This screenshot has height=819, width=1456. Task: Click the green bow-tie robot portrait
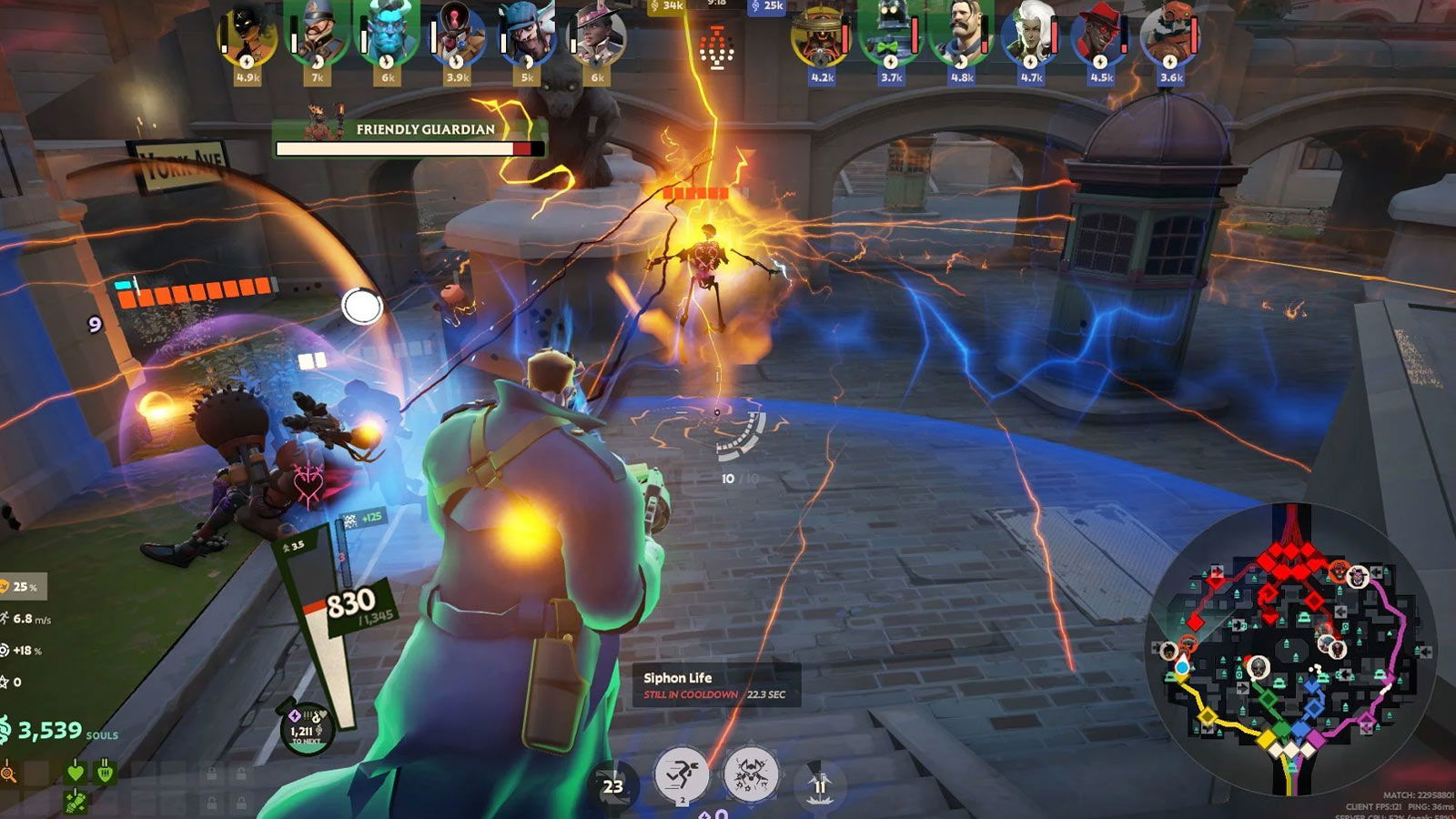(x=890, y=35)
